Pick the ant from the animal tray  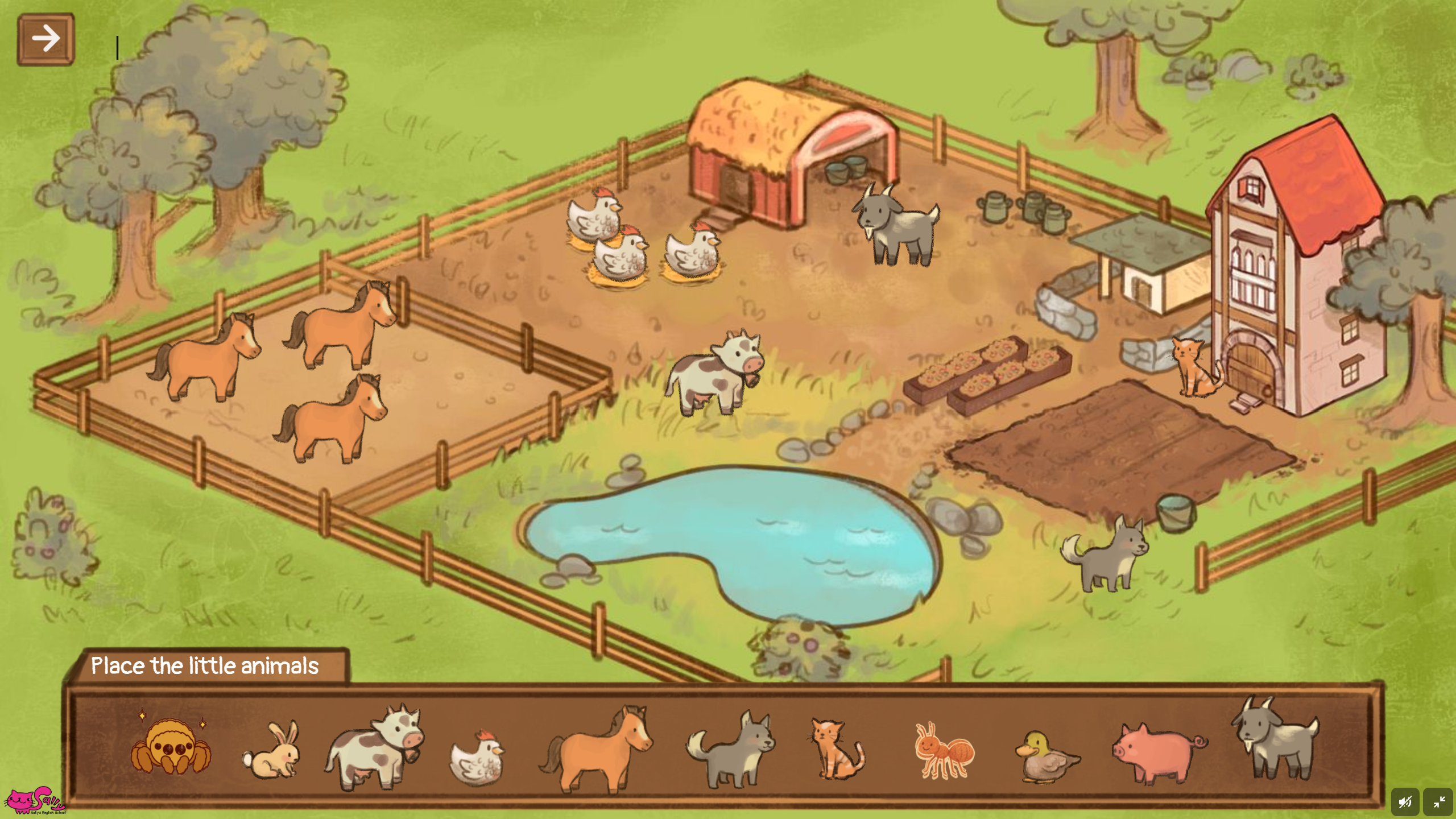pos(943,751)
